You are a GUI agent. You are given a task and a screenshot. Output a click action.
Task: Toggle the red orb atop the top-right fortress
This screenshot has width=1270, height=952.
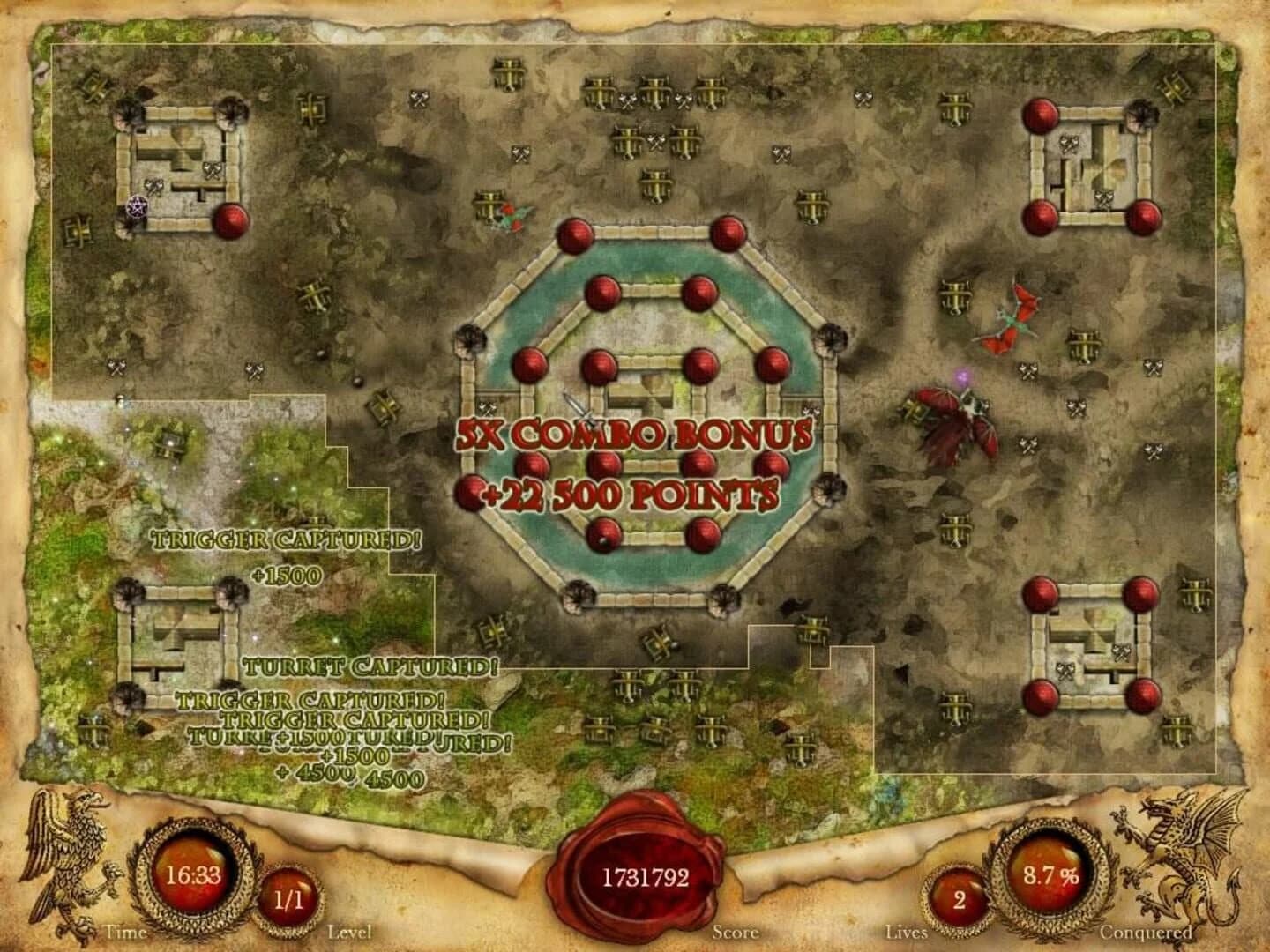[x=1041, y=115]
